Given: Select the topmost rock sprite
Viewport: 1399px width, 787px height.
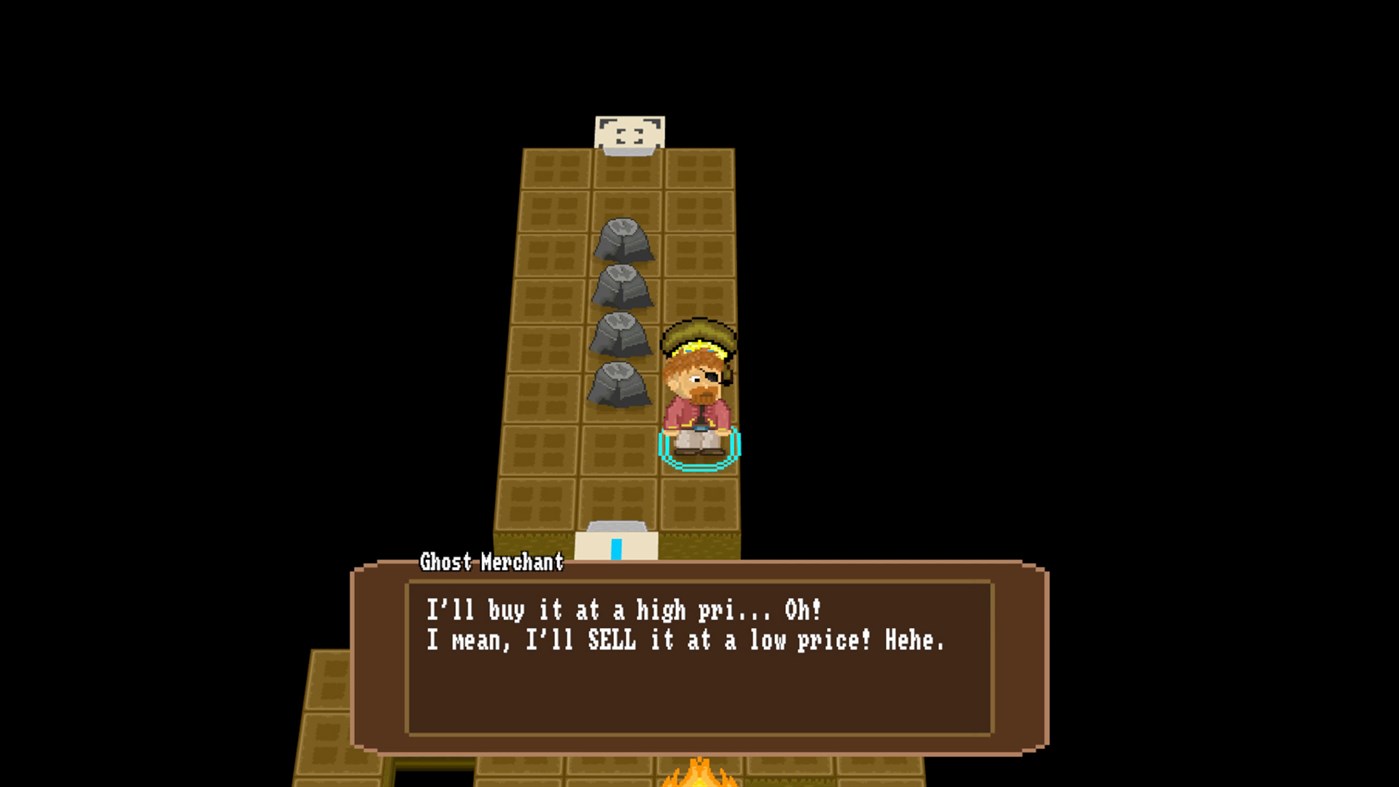Looking at the screenshot, I should [624, 240].
